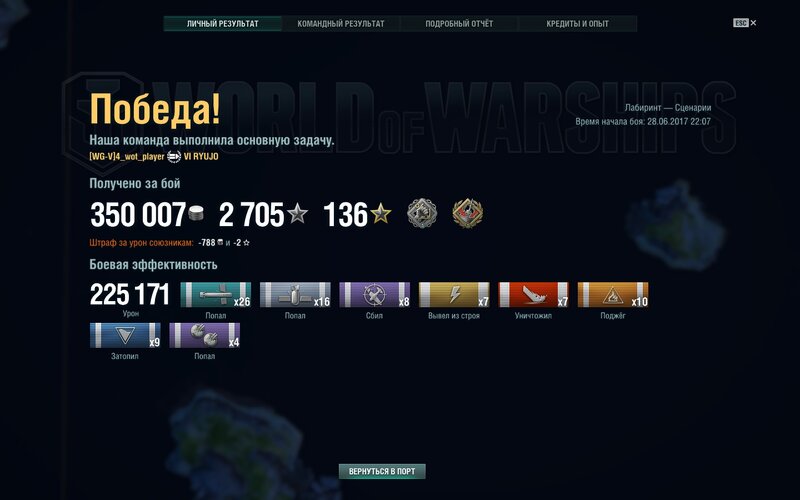The image size is (800, 500).
Task: Select the Затопил x9 flooding ribbon
Action: pyautogui.click(x=125, y=335)
